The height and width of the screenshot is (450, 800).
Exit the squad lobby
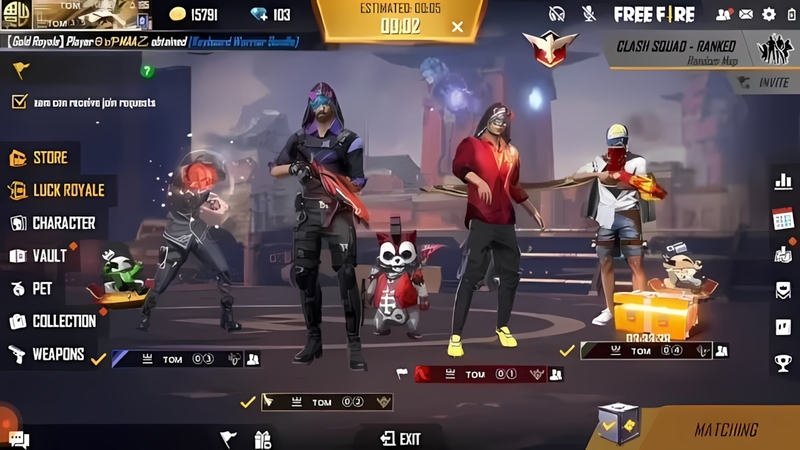[x=400, y=438]
